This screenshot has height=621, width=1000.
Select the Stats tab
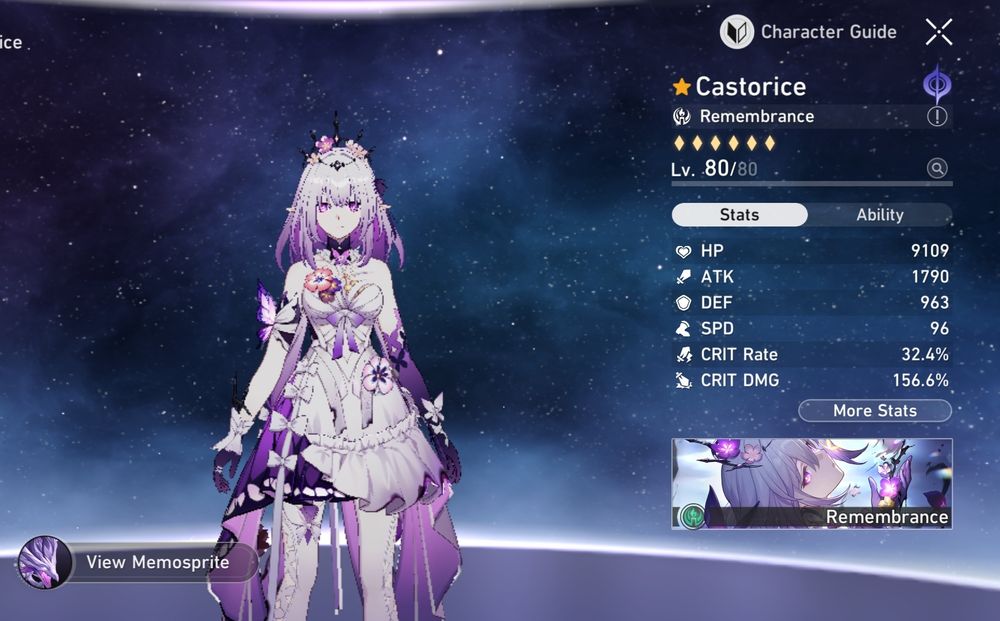[739, 215]
